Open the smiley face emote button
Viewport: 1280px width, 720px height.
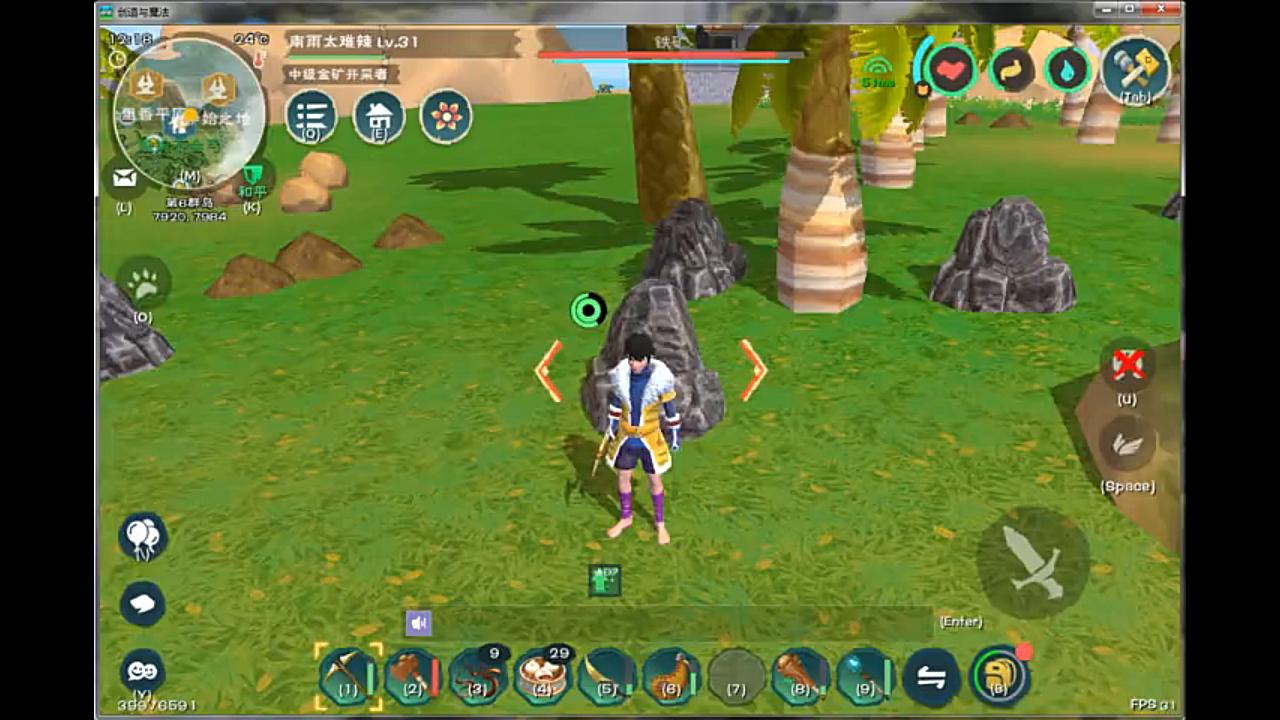(x=142, y=671)
